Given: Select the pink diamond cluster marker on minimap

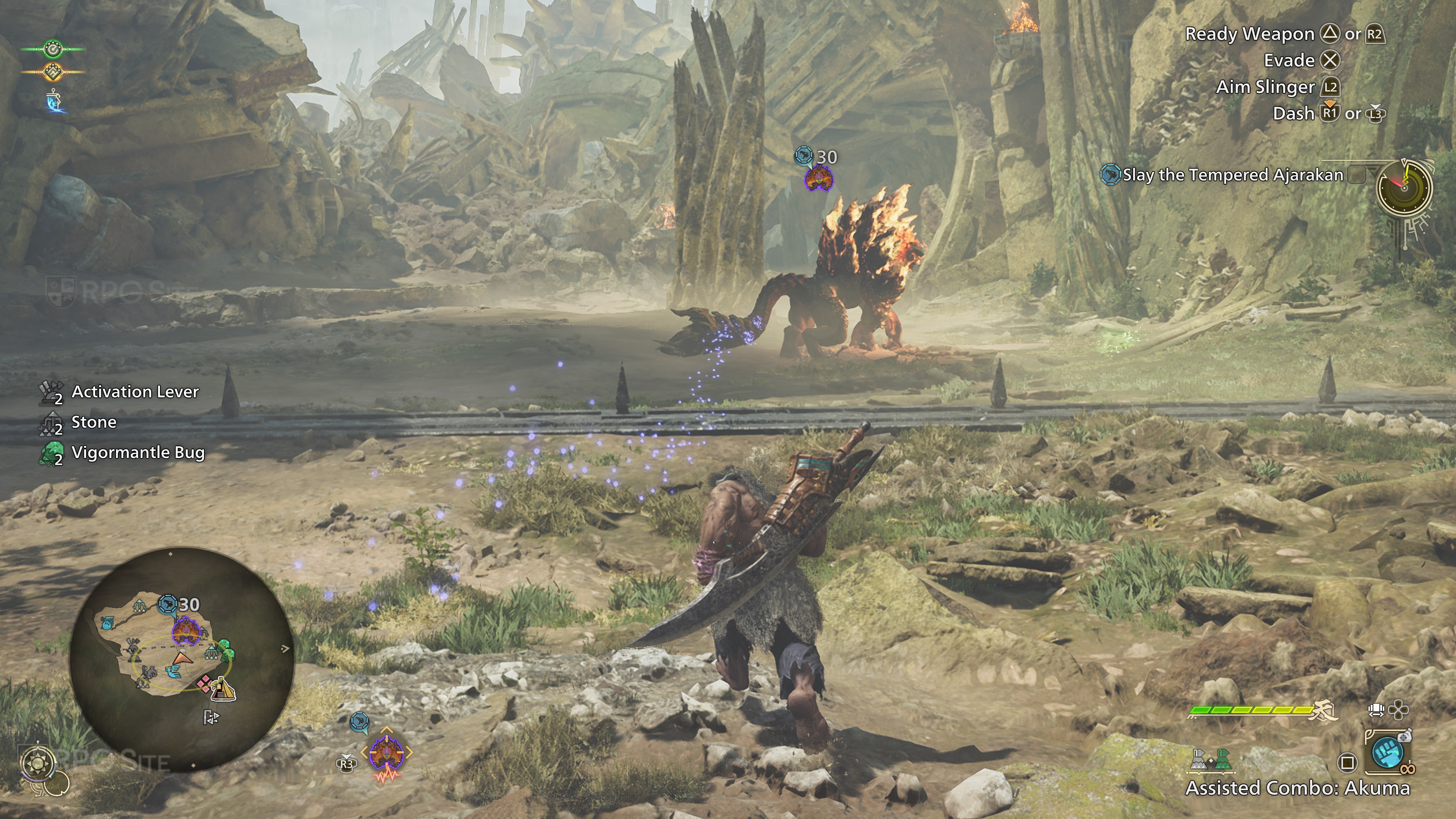Looking at the screenshot, I should click(x=204, y=683).
